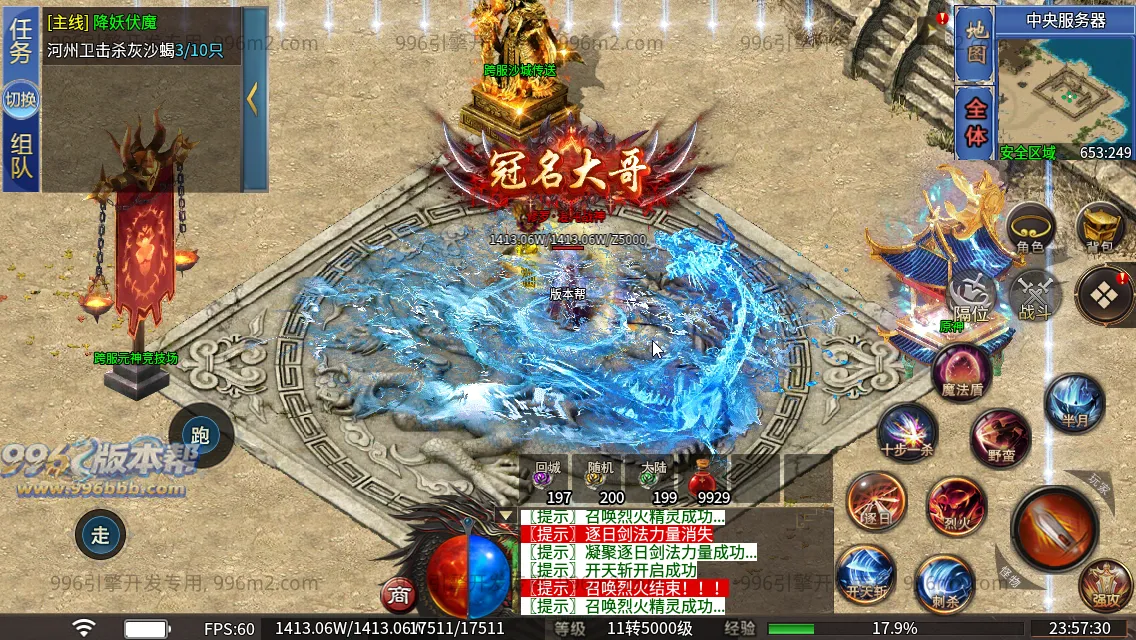This screenshot has height=640, width=1136.
Task: Select the 全体 mode button
Action: tap(975, 122)
